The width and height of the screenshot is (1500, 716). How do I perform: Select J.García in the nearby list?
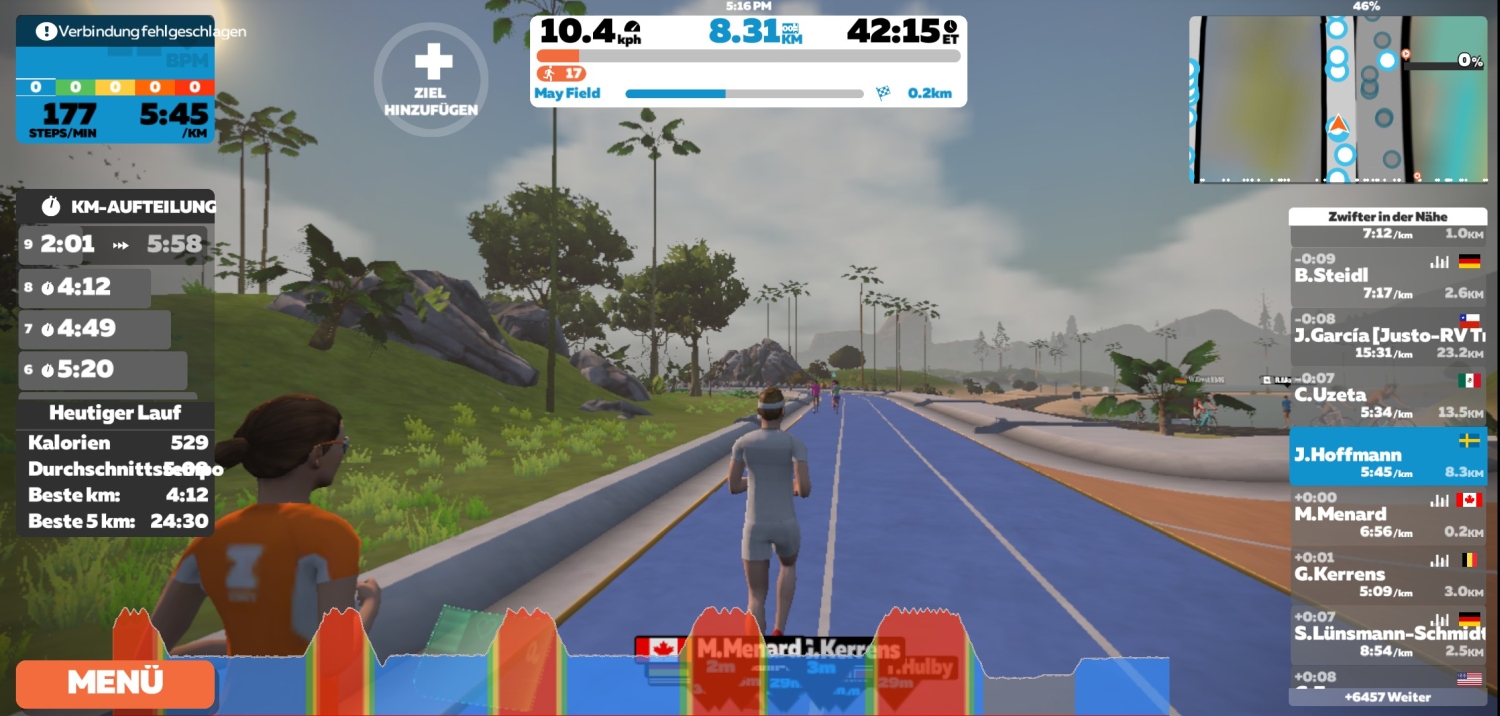click(x=1387, y=335)
